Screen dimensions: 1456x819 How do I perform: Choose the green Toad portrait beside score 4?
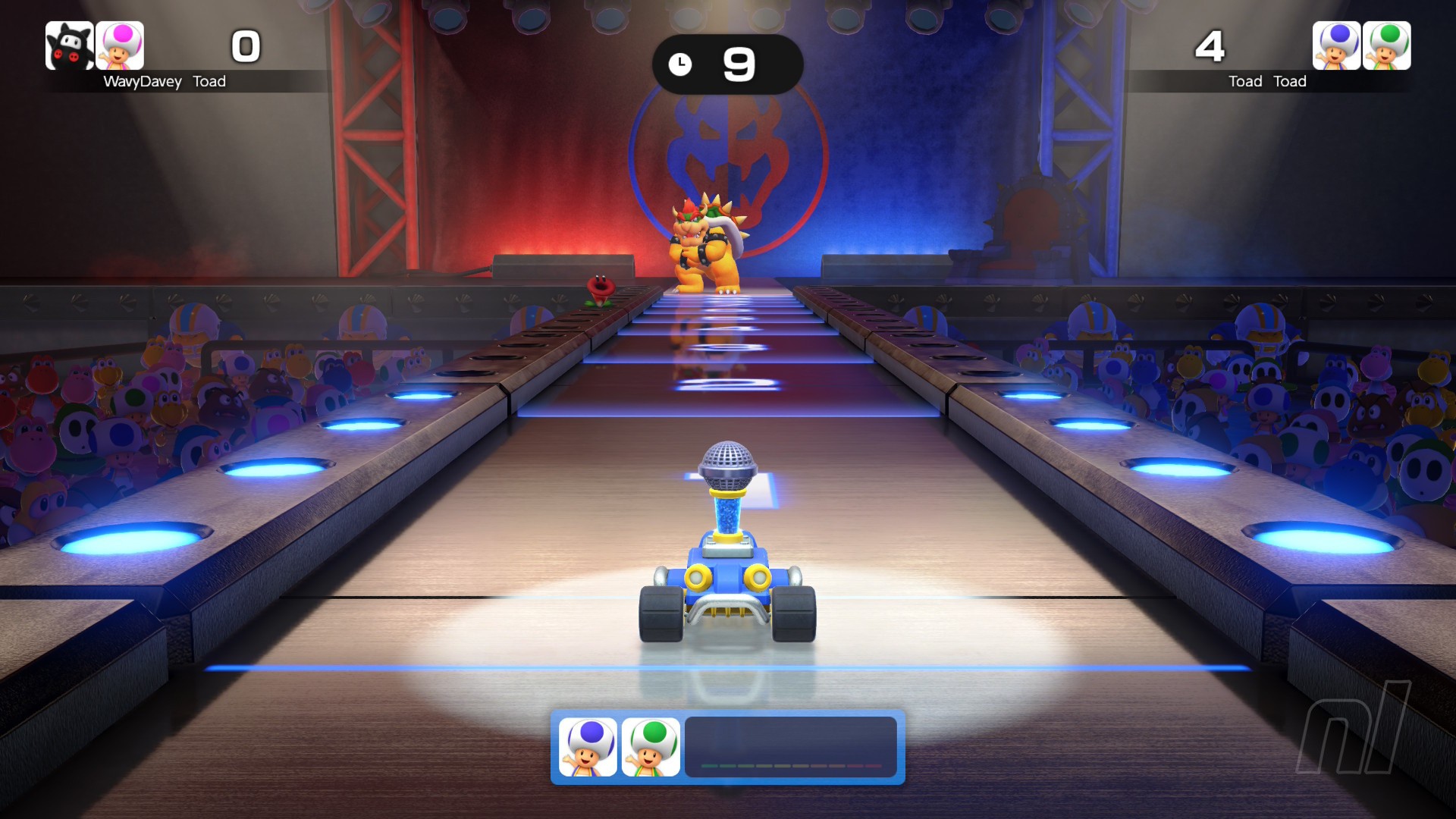click(x=1386, y=45)
